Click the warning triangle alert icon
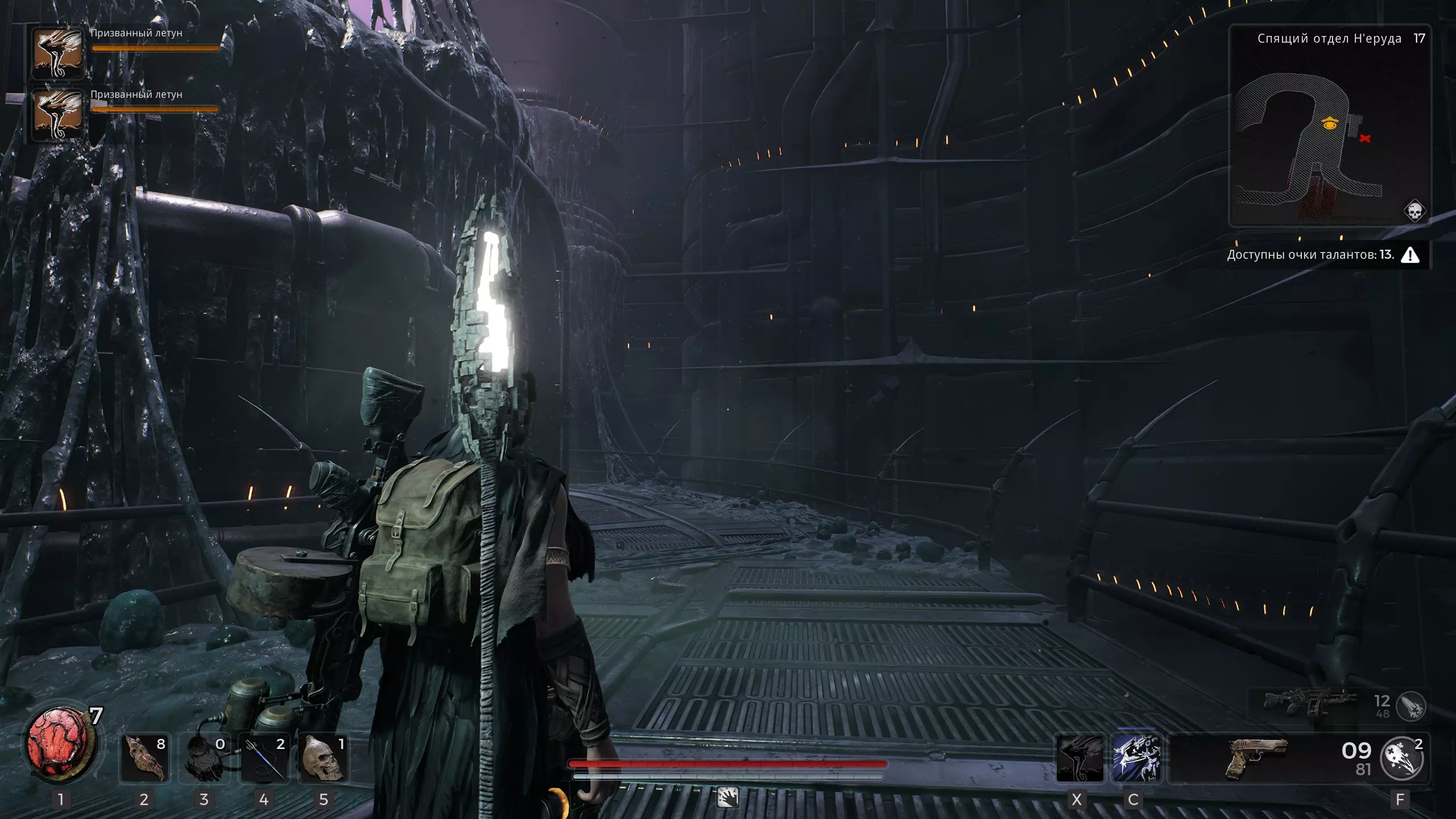1456x819 pixels. pos(1410,255)
